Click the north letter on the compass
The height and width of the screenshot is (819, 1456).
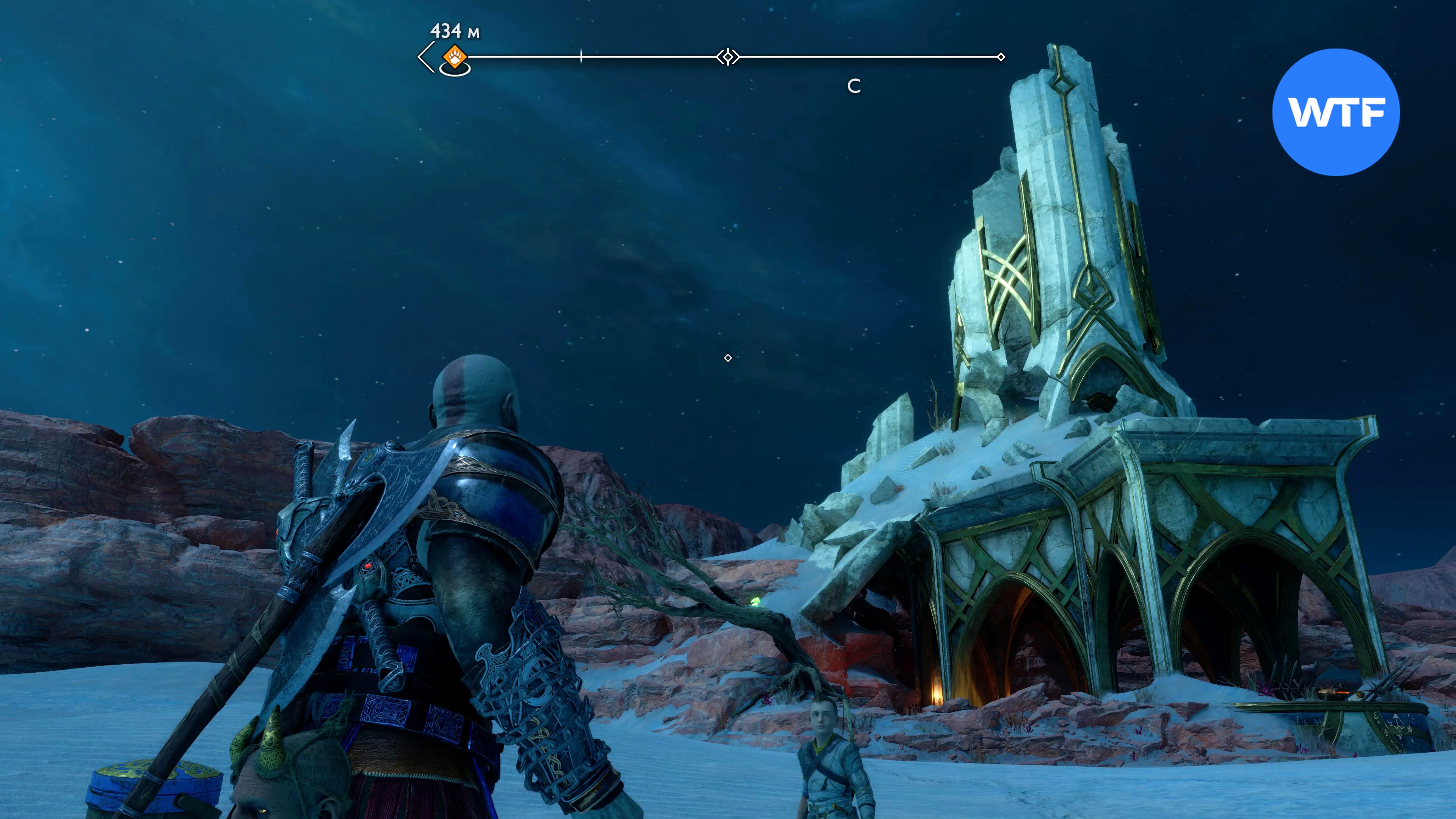click(x=854, y=86)
